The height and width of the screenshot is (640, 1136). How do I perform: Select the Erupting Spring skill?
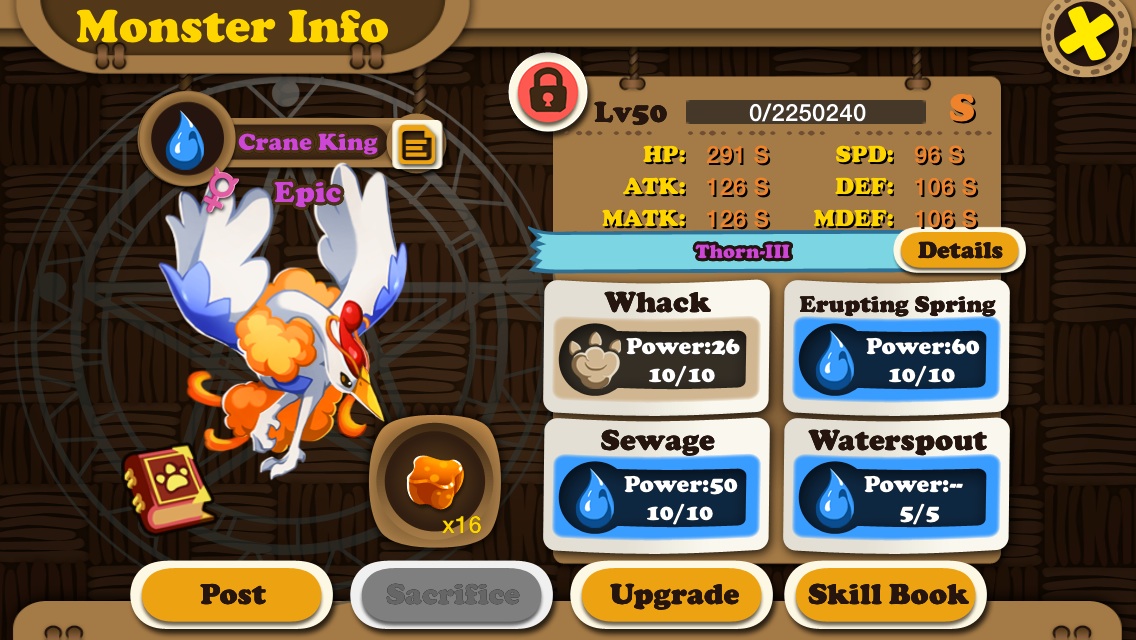pyautogui.click(x=896, y=346)
